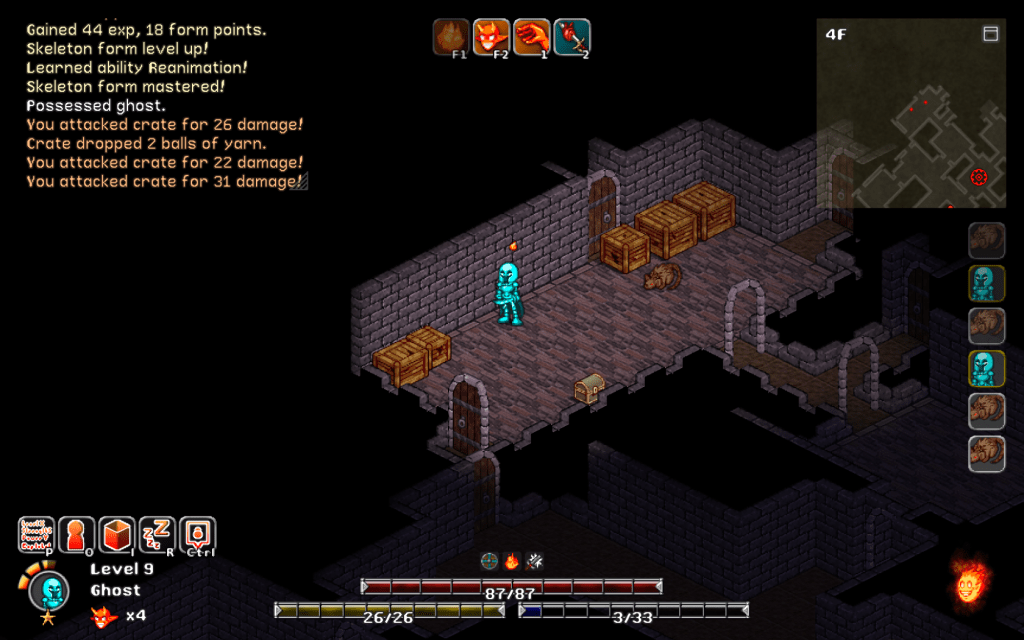Click the dungeon minimap

910,113
